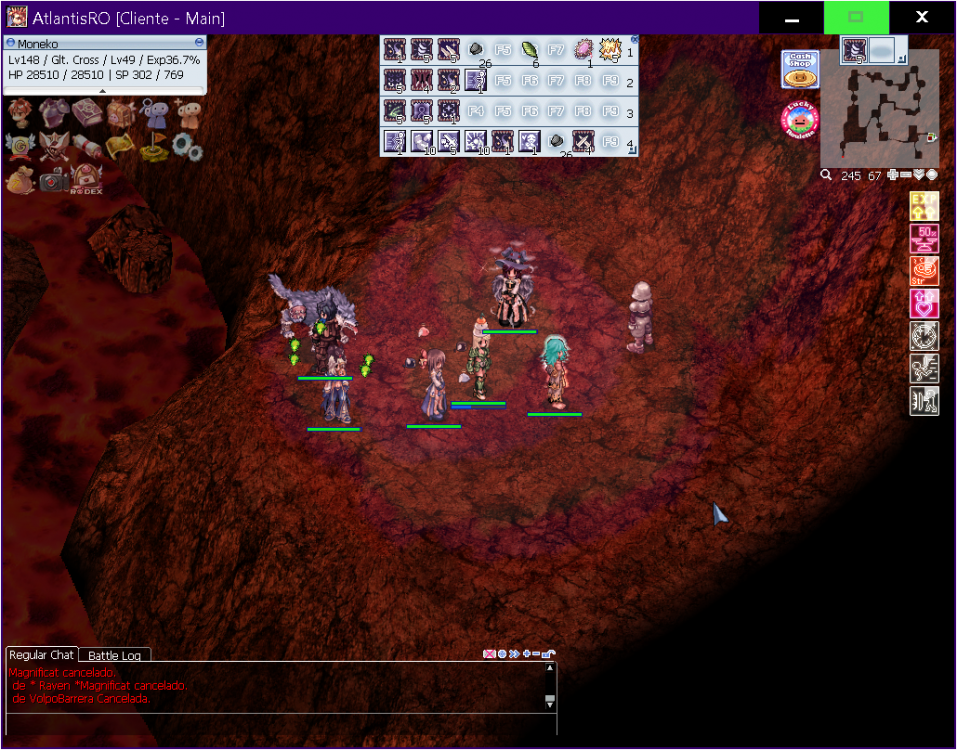Use the pink gem item in hotbar
This screenshot has width=957, height=750.
[x=583, y=50]
